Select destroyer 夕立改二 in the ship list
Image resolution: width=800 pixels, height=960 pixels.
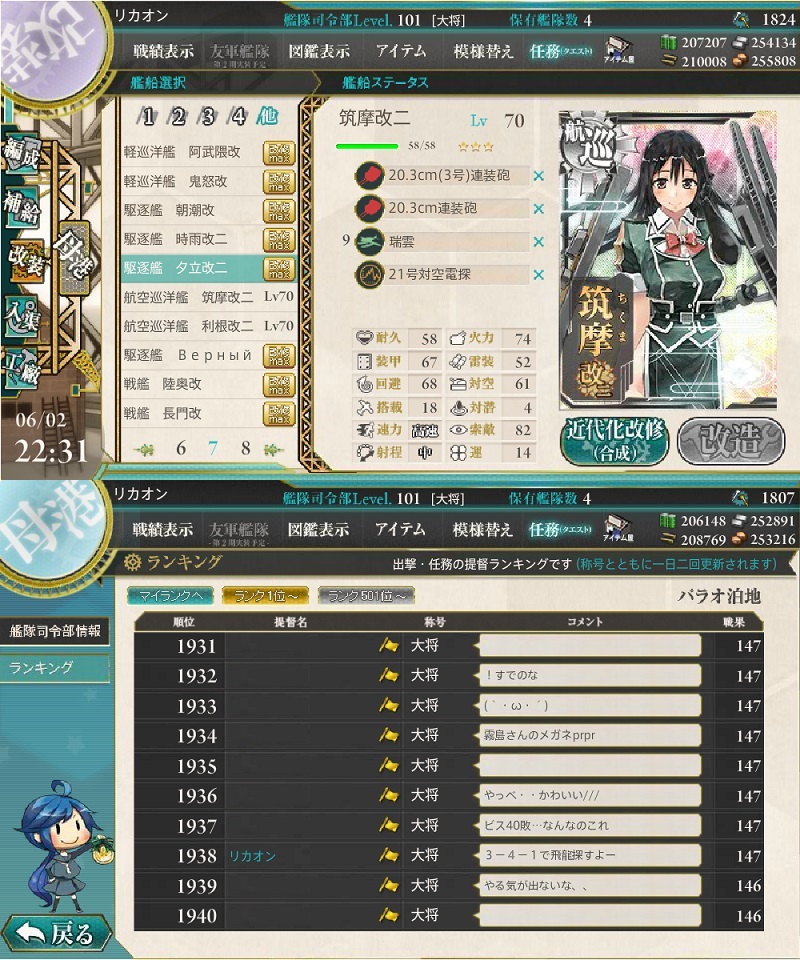pyautogui.click(x=208, y=268)
